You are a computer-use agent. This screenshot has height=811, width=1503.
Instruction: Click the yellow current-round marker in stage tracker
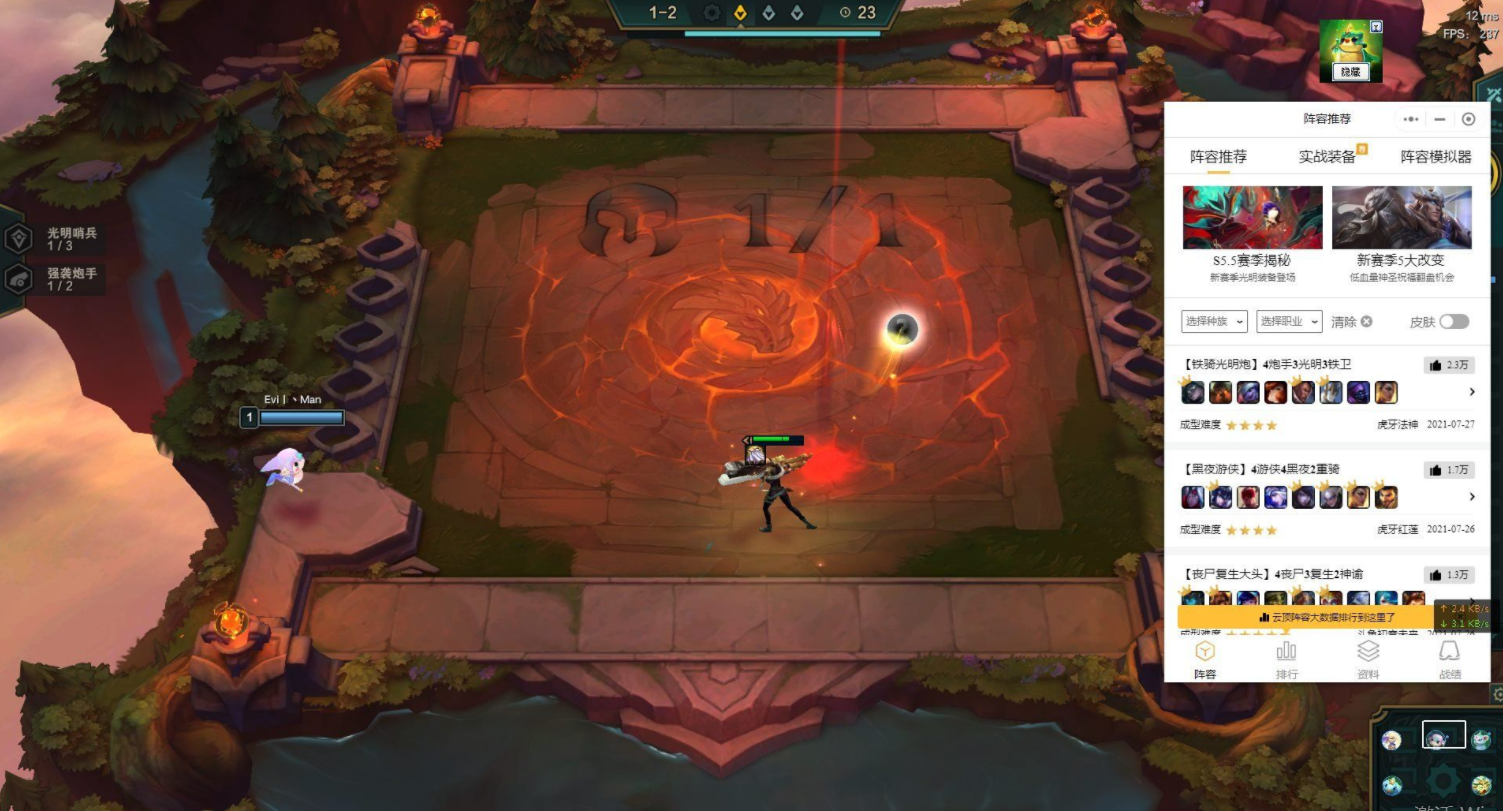click(x=740, y=13)
